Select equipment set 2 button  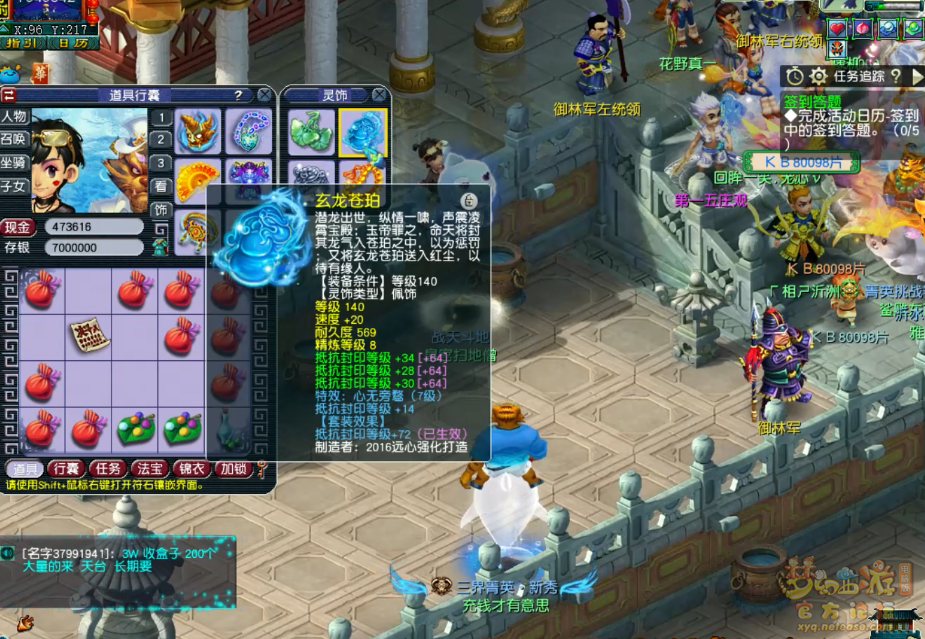(x=160, y=140)
